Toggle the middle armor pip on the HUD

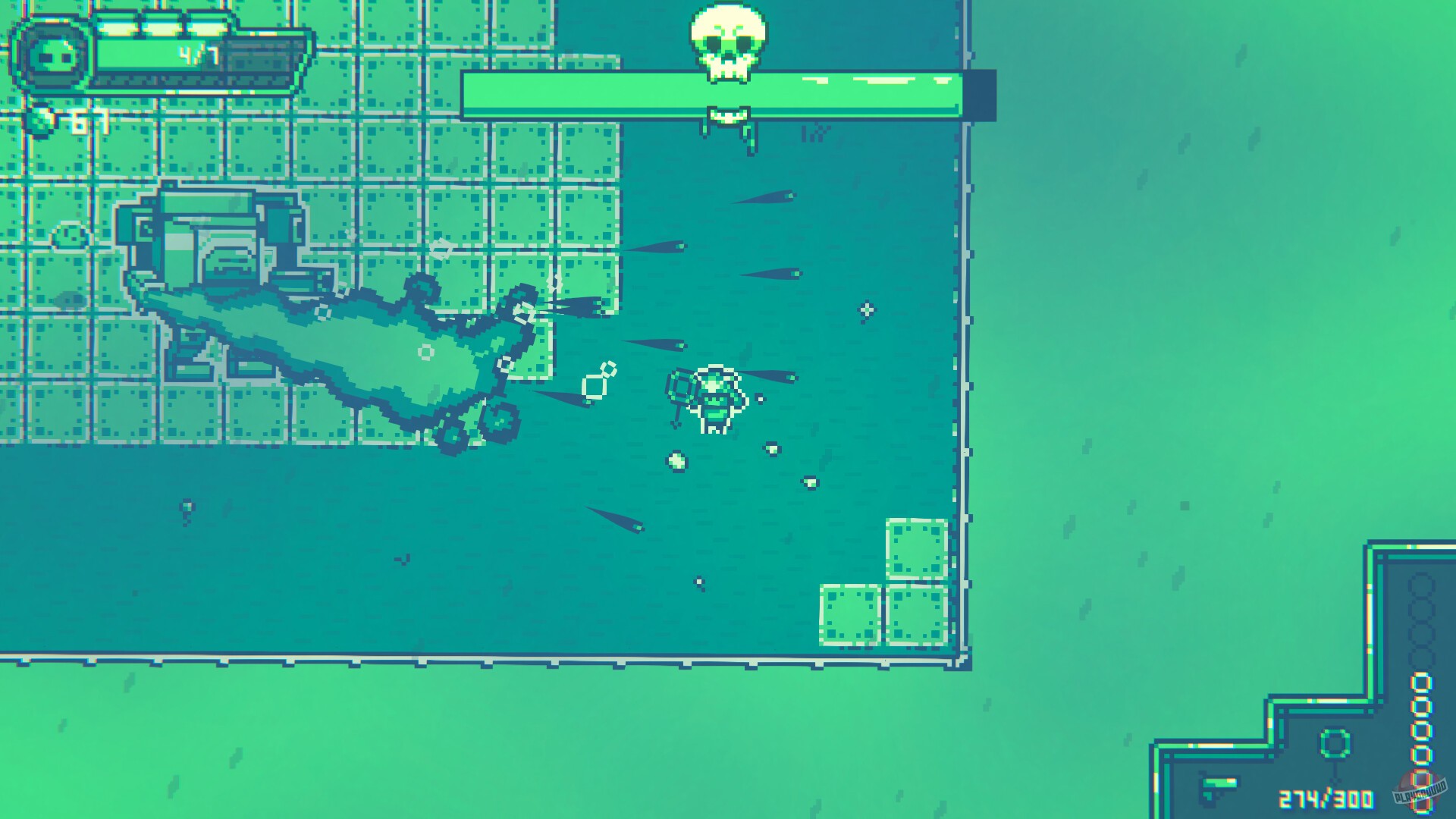[162, 21]
